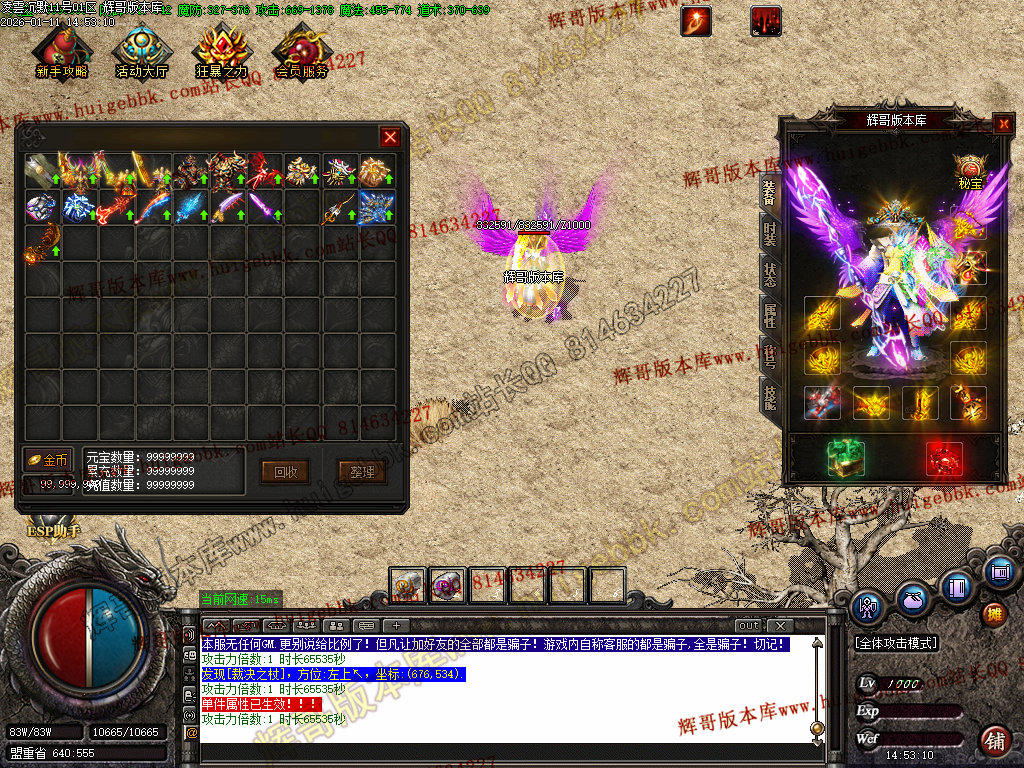
Task: Open the 活动大厅 activity hall
Action: click(140, 52)
